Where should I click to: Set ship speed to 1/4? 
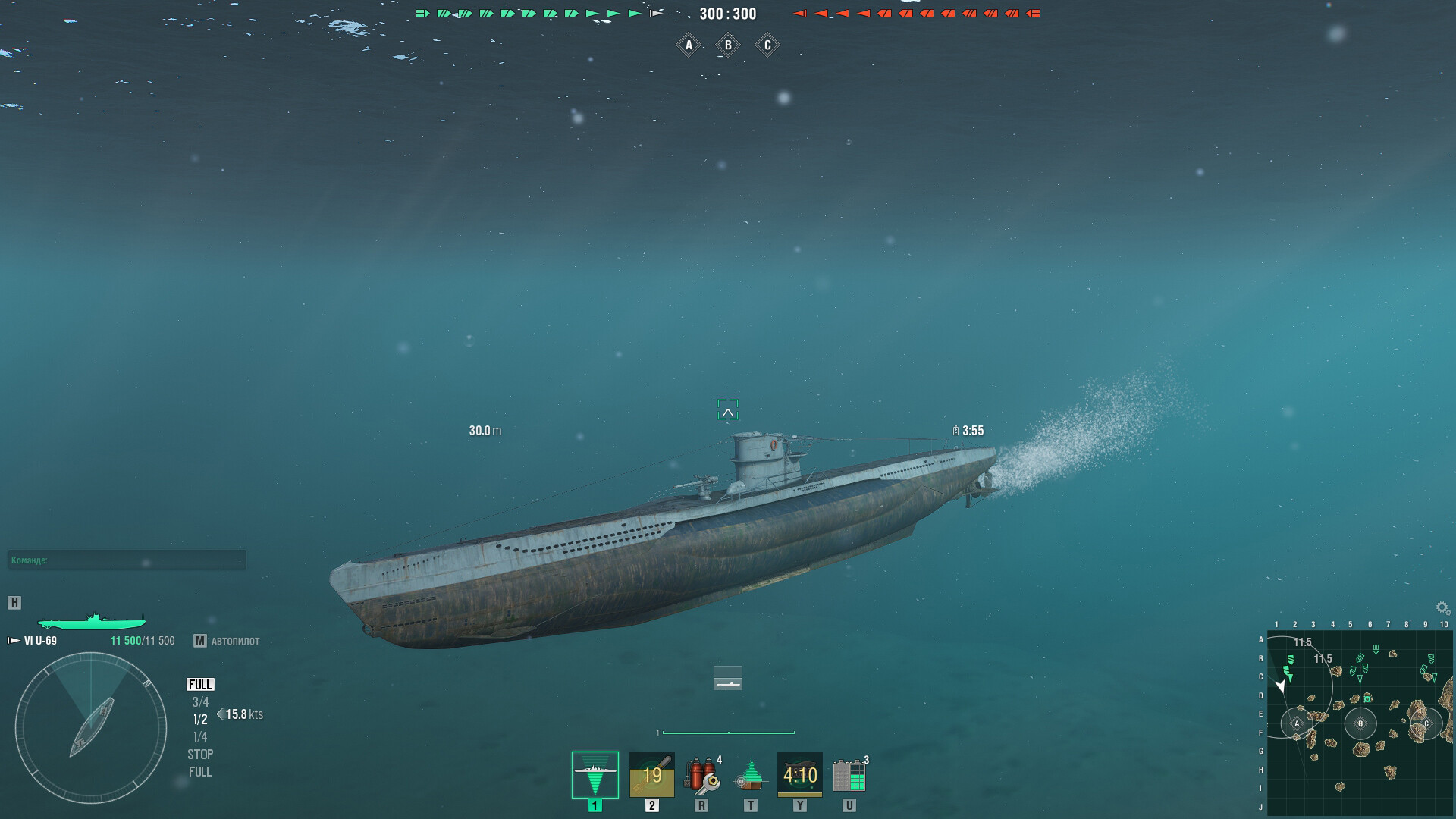pos(199,736)
